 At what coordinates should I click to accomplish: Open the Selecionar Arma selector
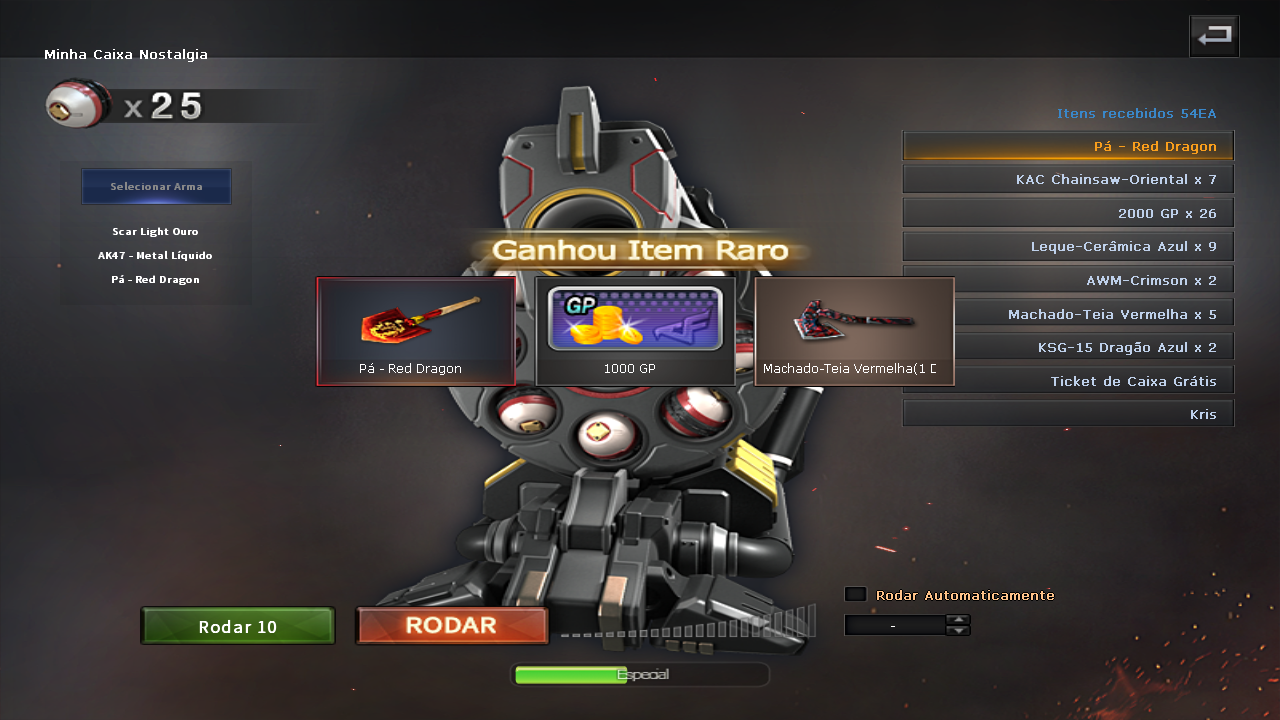pyautogui.click(x=156, y=186)
